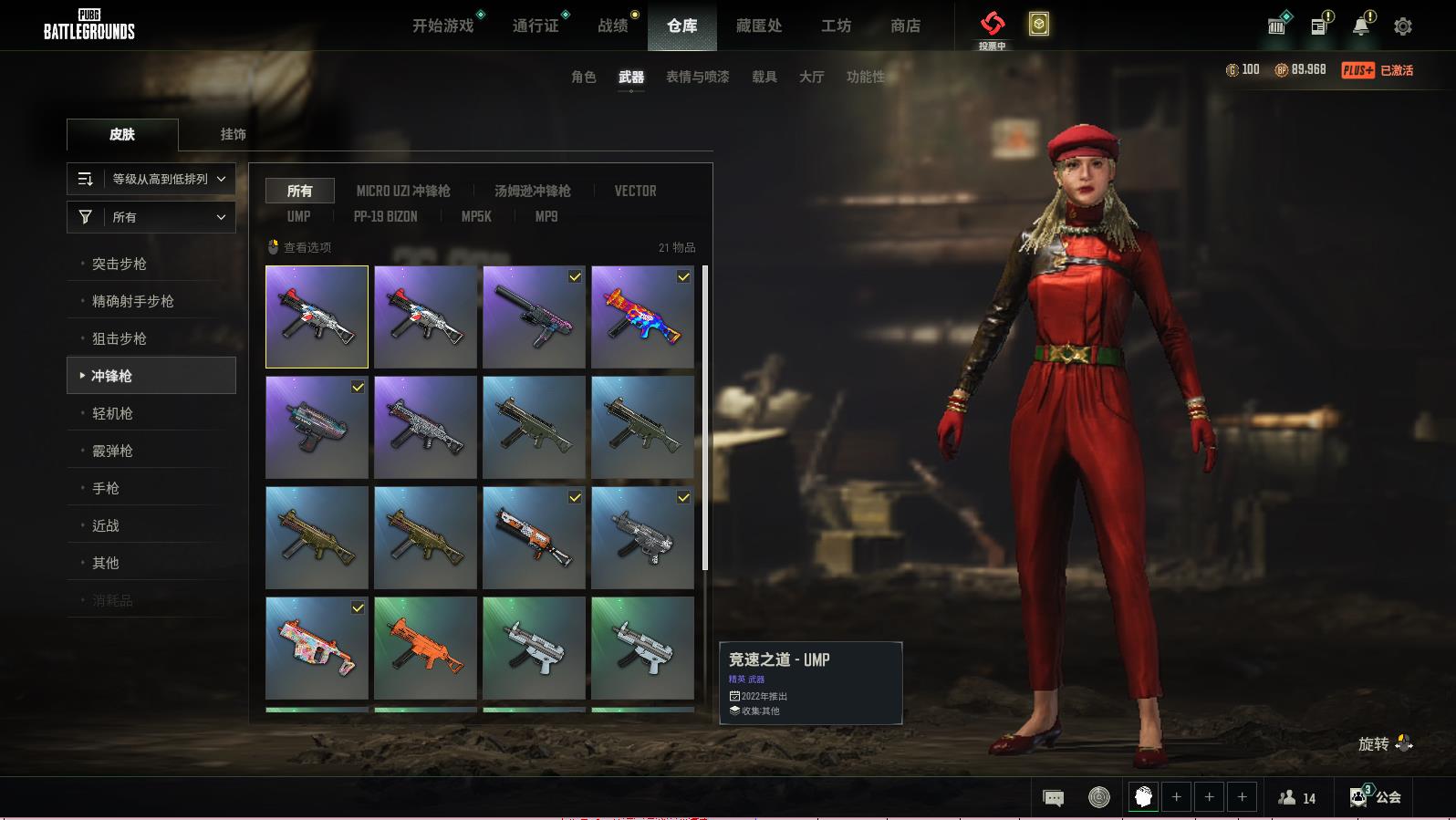Image resolution: width=1456 pixels, height=820 pixels.
Task: Open the 所有 filter dropdown
Action: 151,217
